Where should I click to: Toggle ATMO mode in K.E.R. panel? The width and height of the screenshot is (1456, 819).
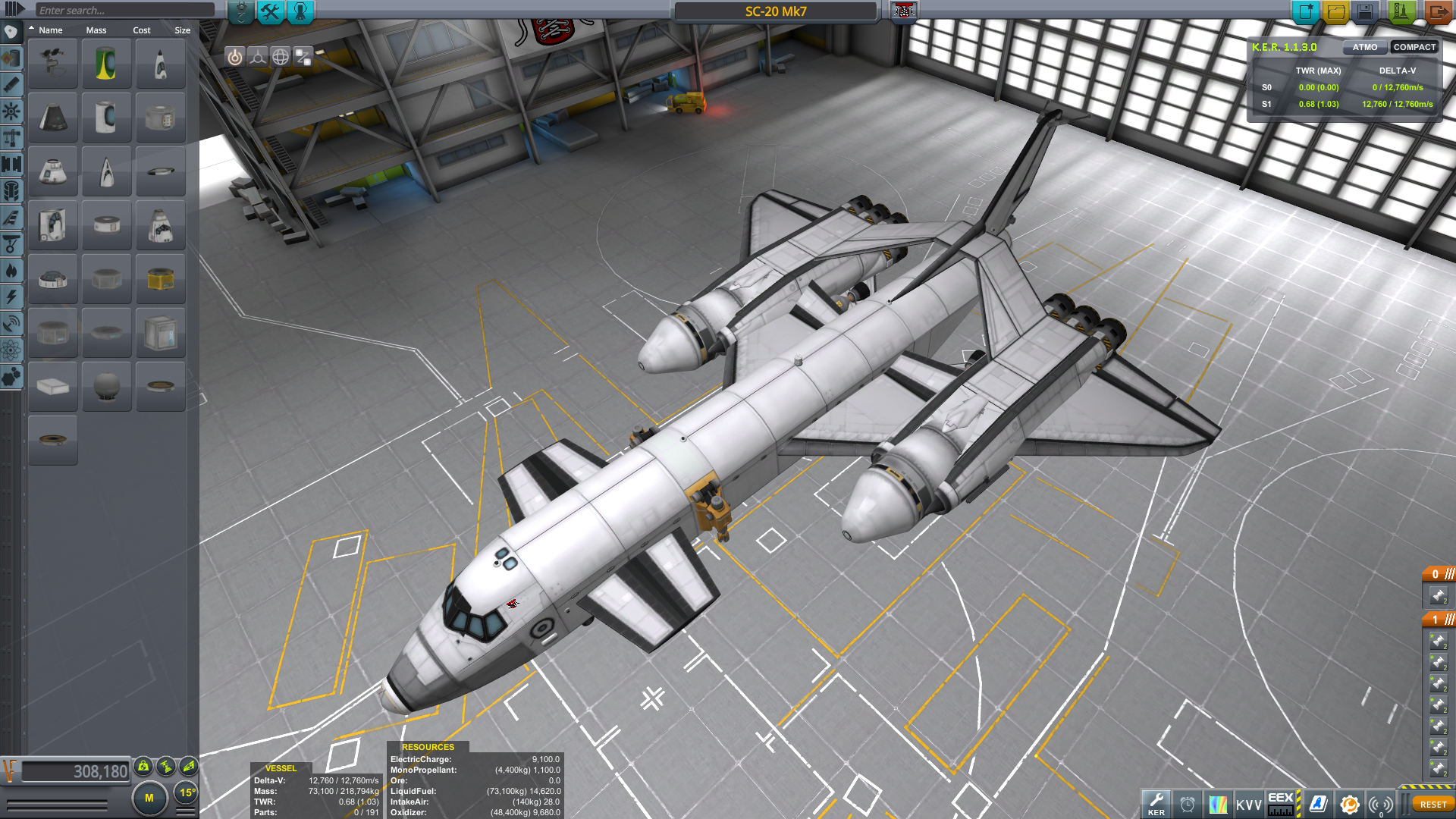pos(1365,47)
